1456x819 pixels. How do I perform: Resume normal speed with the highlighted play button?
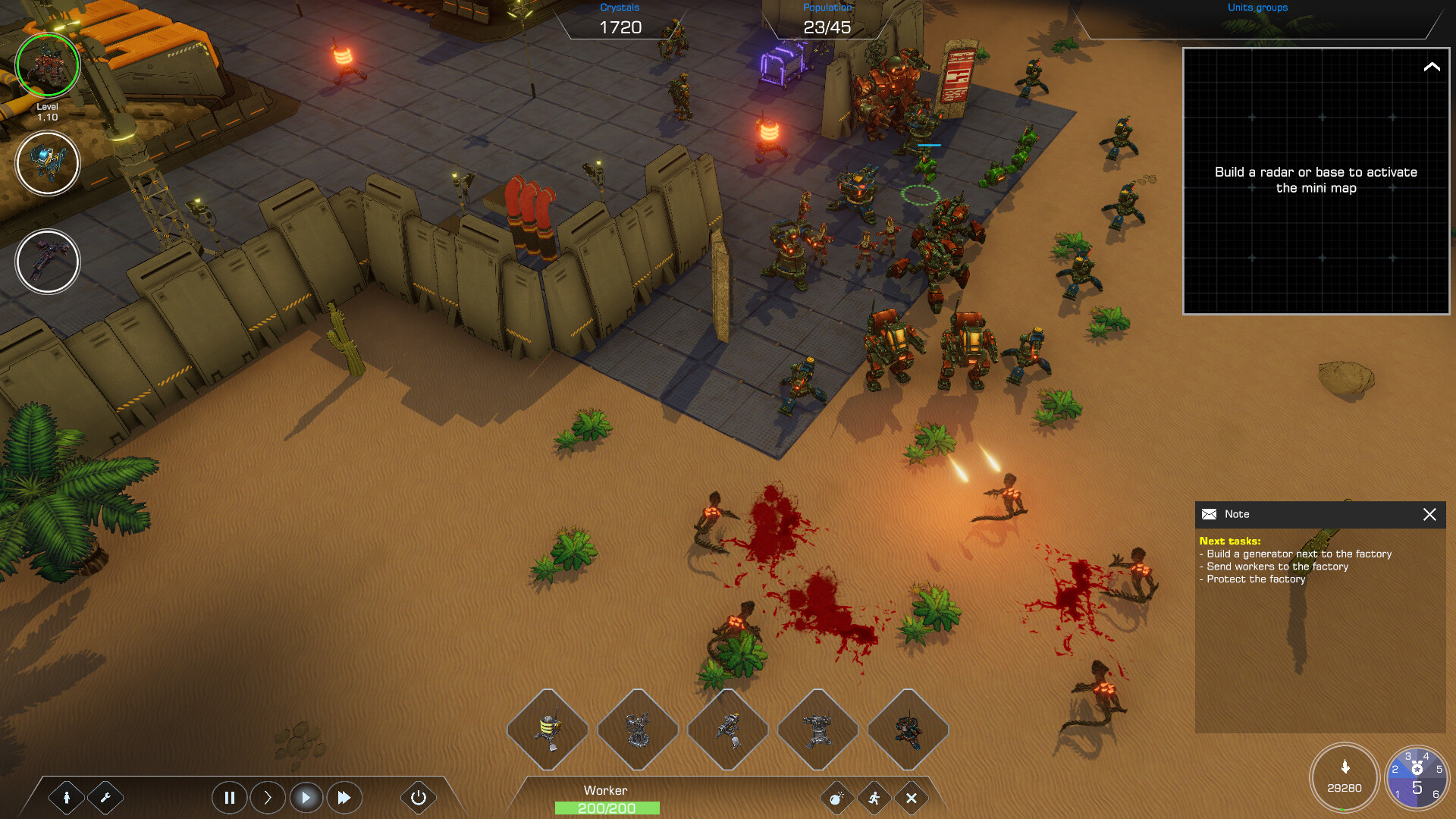click(306, 797)
